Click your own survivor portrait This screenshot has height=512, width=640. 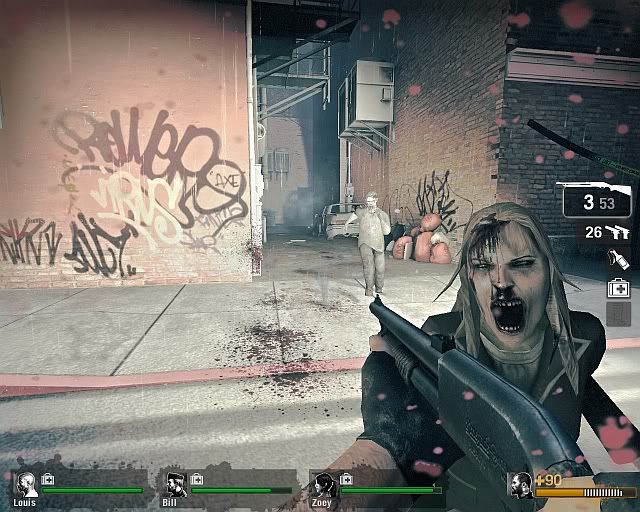click(520, 485)
